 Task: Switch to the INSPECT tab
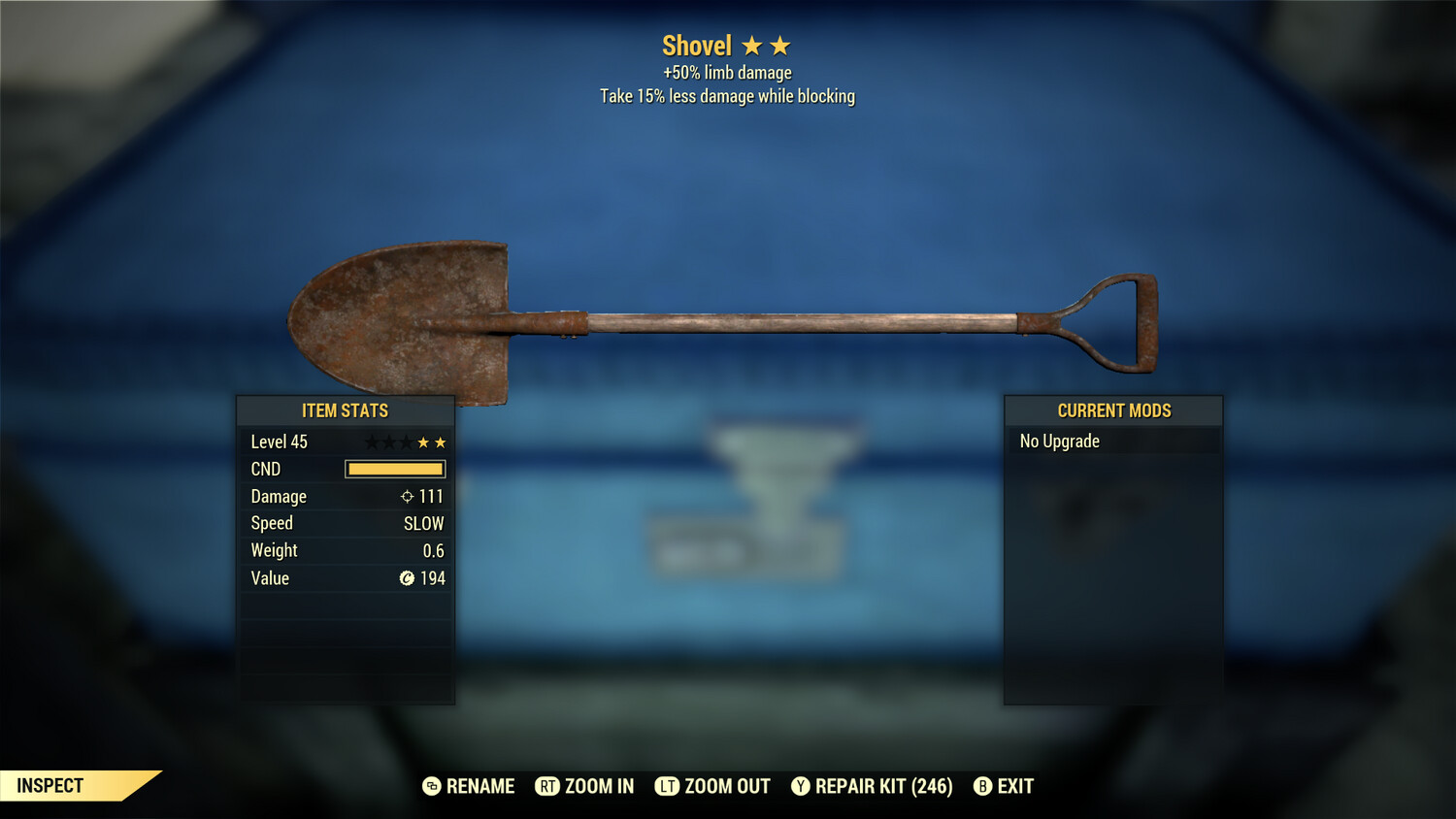coord(49,786)
